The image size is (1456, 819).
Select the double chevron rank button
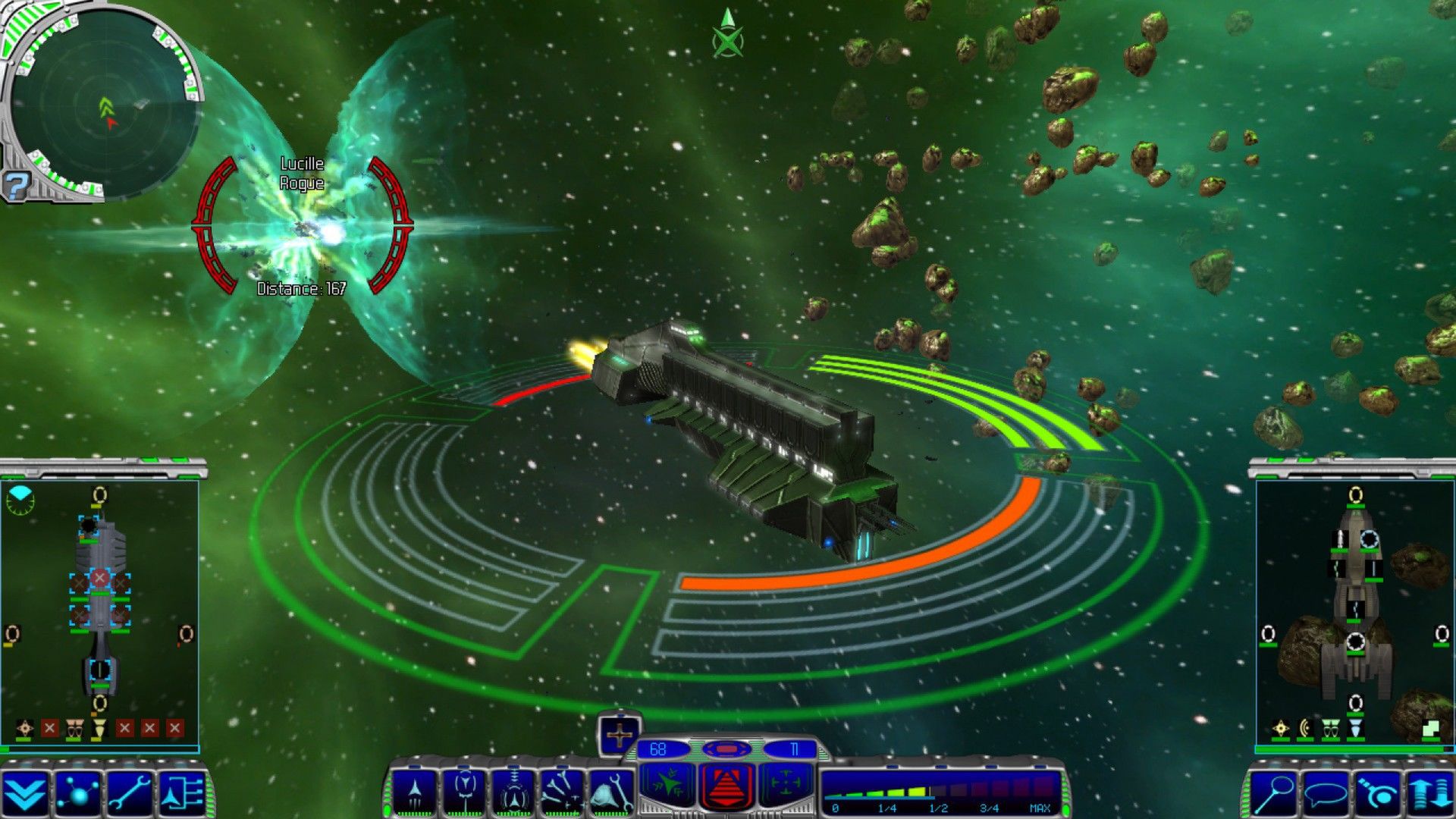25,793
